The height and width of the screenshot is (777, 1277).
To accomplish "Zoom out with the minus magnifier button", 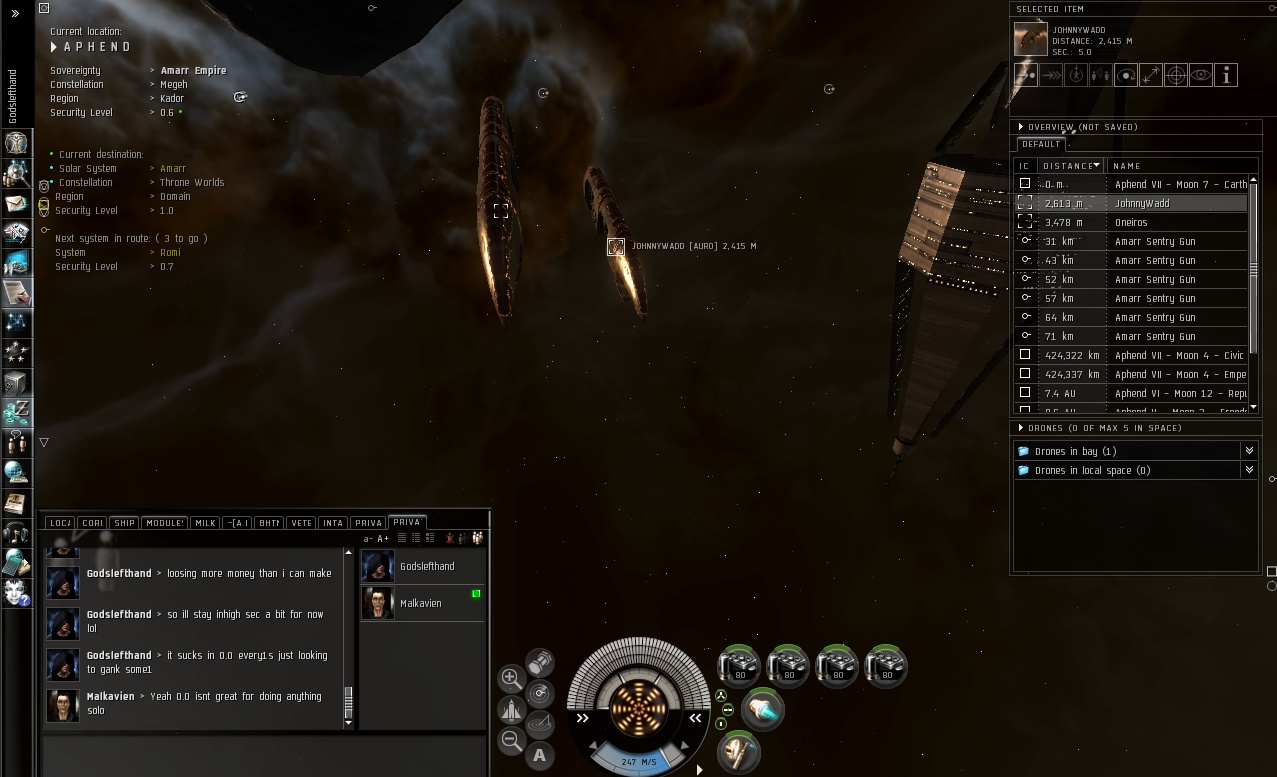I will (511, 741).
